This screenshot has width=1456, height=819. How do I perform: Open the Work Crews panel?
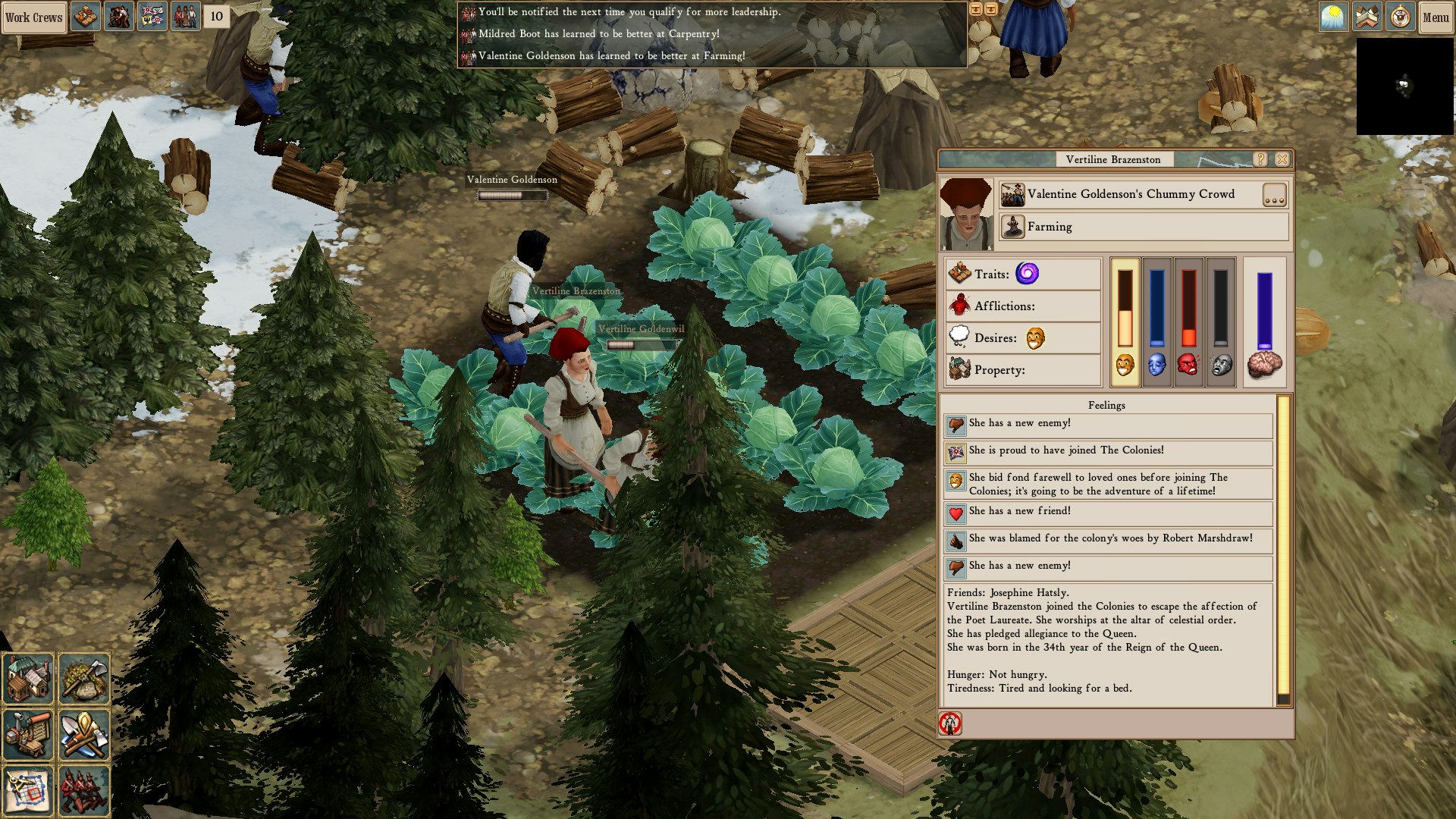(34, 17)
